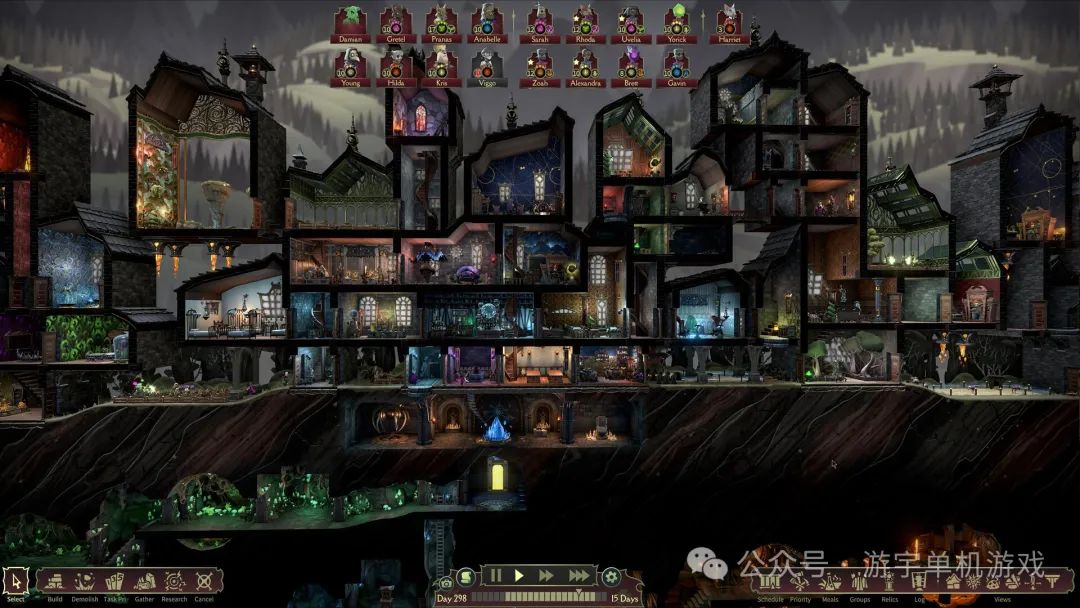The image size is (1080, 608).
Task: Open the Meals panel
Action: click(x=830, y=582)
